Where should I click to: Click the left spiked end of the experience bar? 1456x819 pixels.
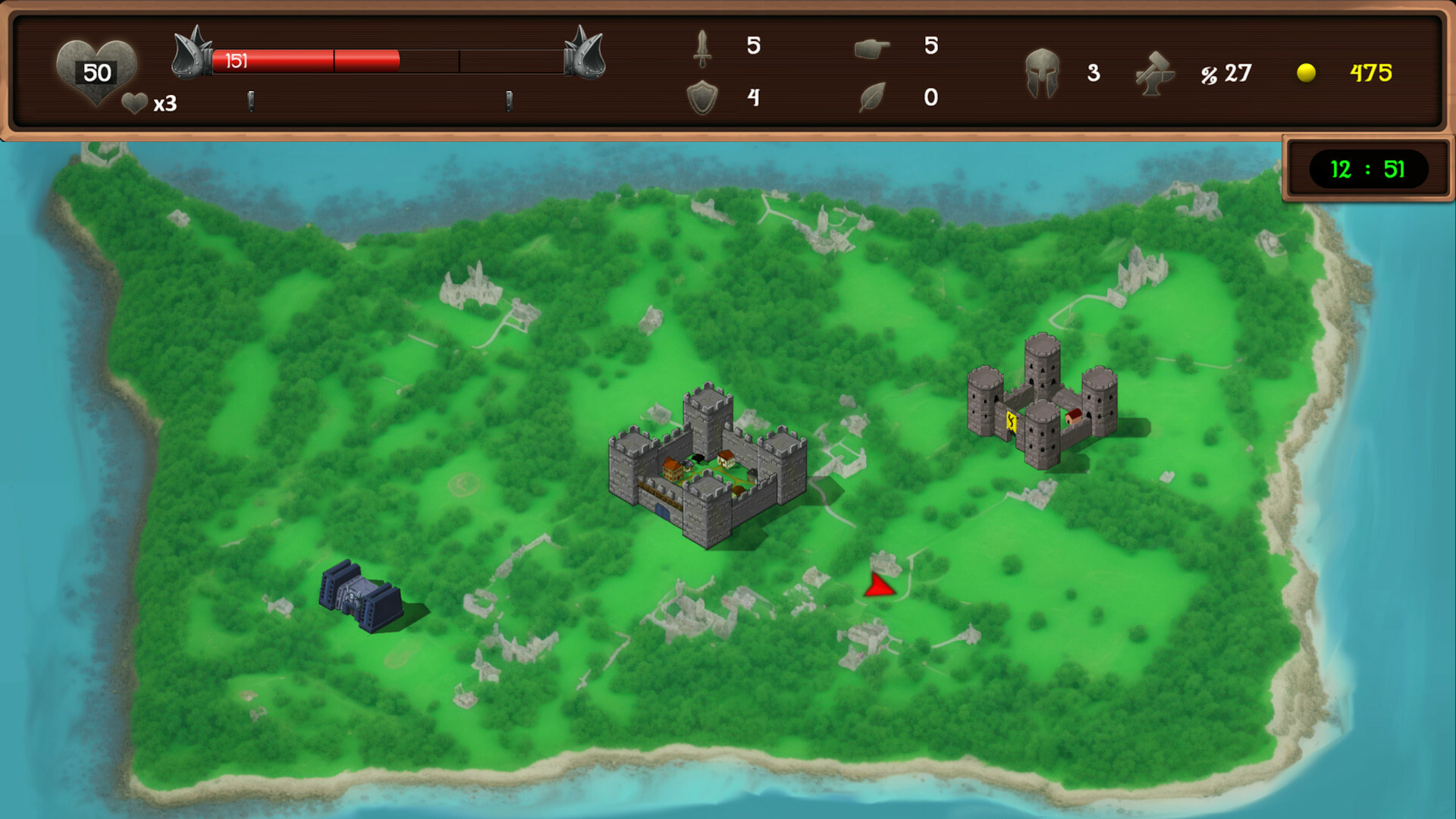pos(192,57)
